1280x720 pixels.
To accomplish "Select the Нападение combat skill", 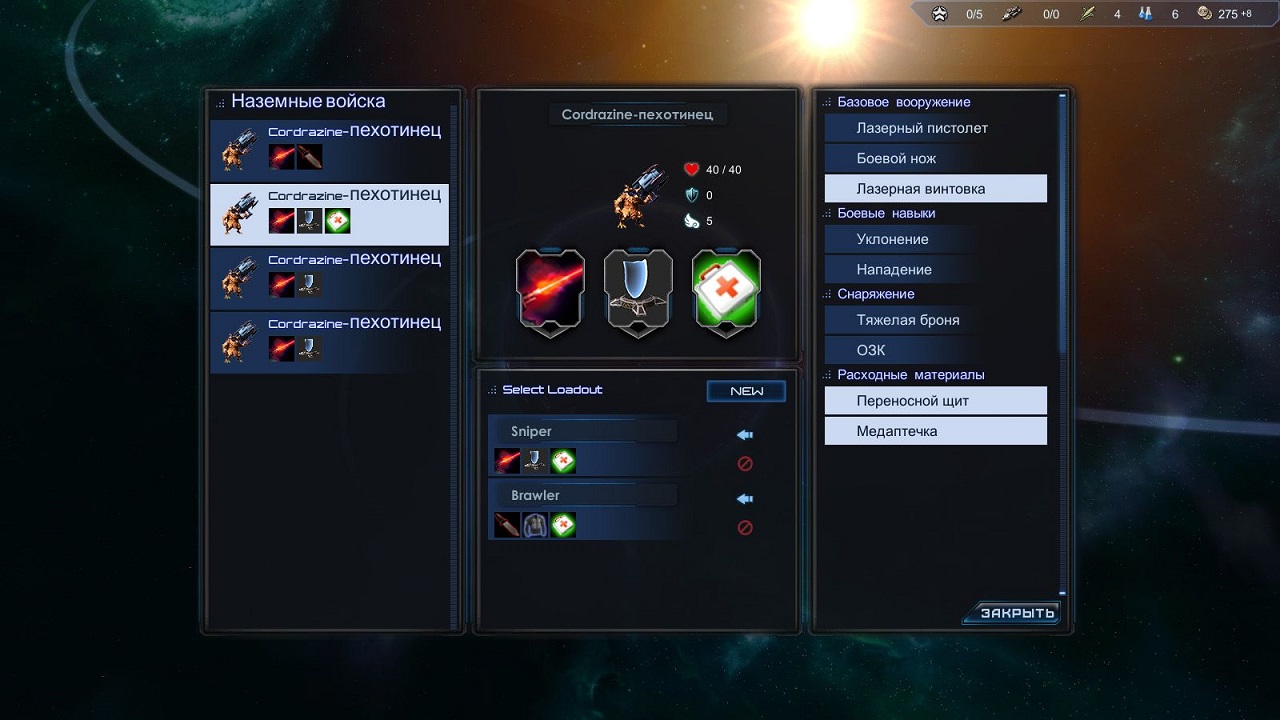I will coord(935,270).
